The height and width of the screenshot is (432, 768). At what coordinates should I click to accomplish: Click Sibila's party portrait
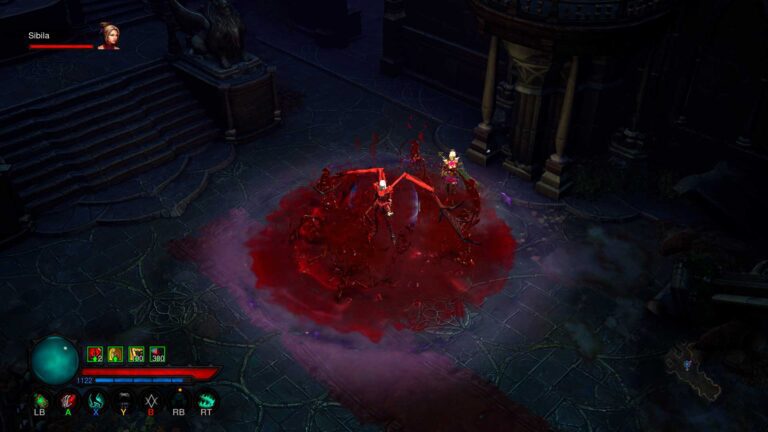point(107,36)
